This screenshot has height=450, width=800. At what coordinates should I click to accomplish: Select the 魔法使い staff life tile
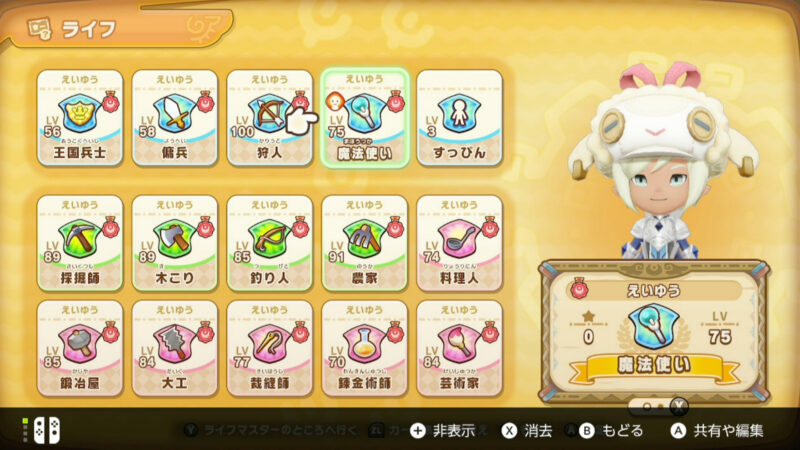click(365, 120)
